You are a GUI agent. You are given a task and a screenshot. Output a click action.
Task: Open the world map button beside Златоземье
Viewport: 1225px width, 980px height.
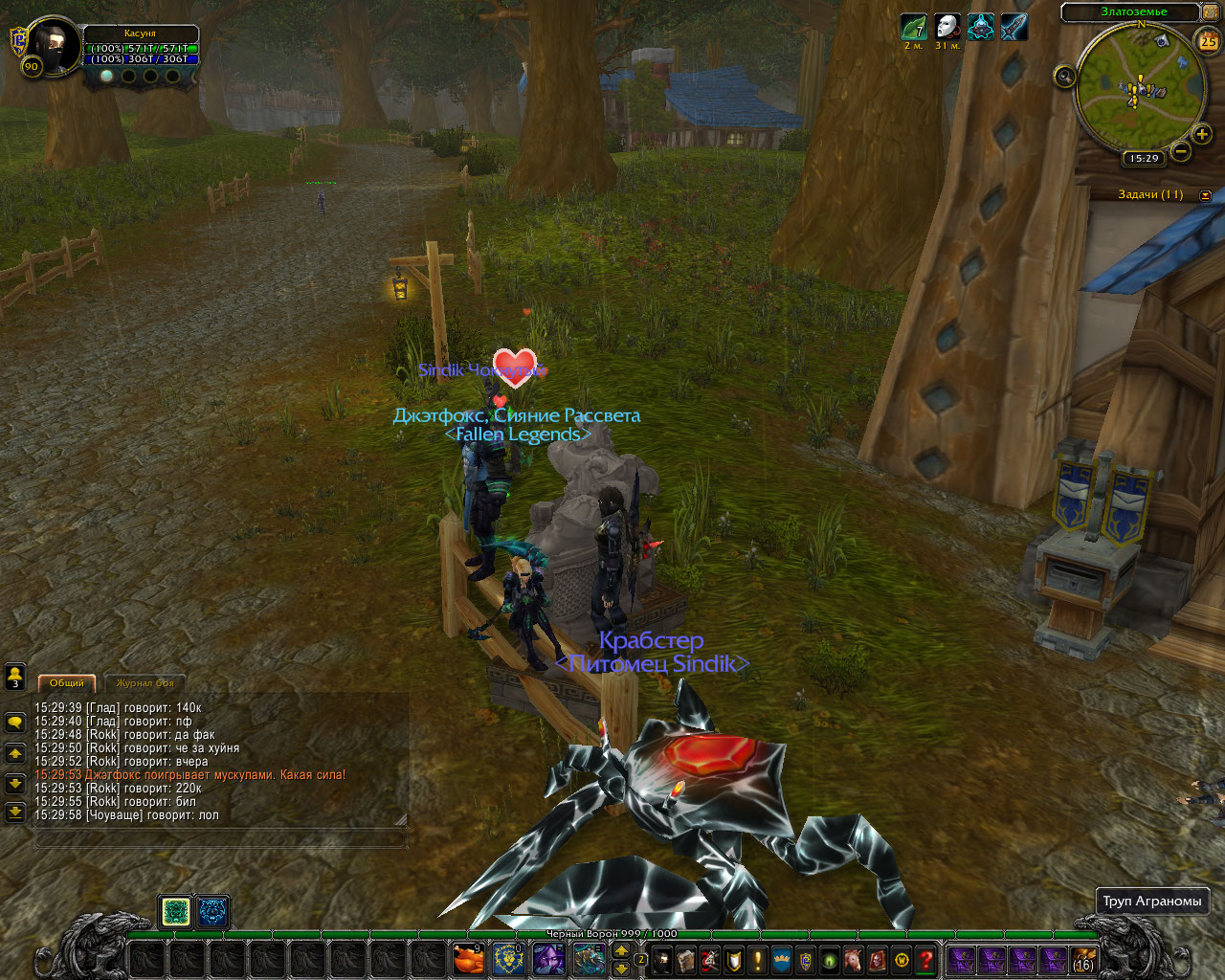pyautogui.click(x=1209, y=12)
